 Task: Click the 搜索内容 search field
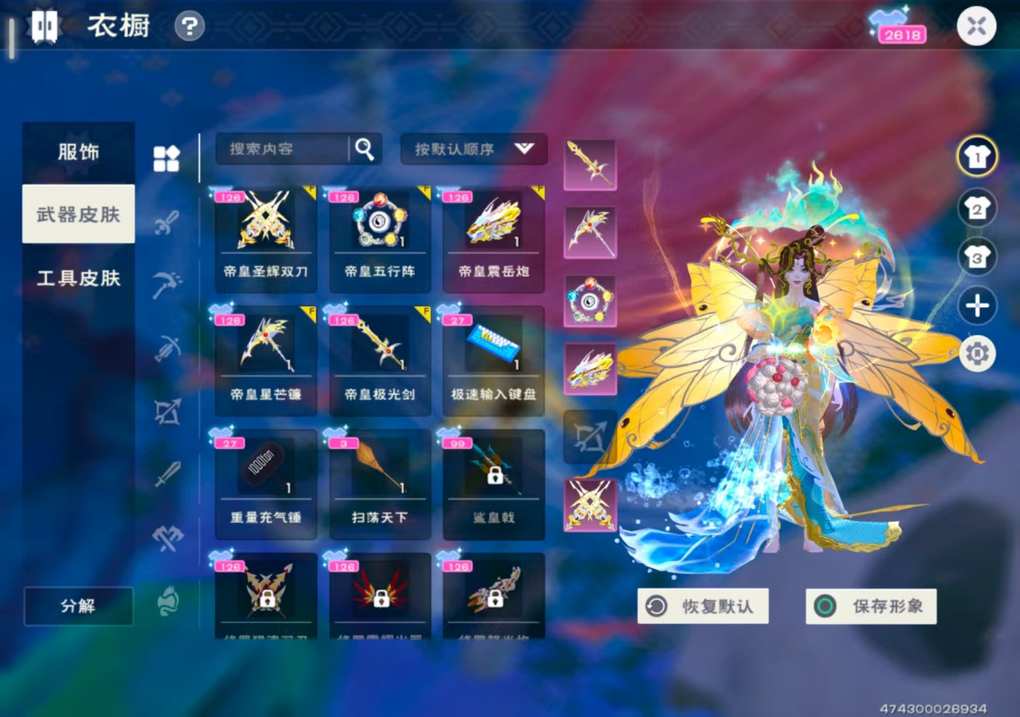[x=282, y=149]
